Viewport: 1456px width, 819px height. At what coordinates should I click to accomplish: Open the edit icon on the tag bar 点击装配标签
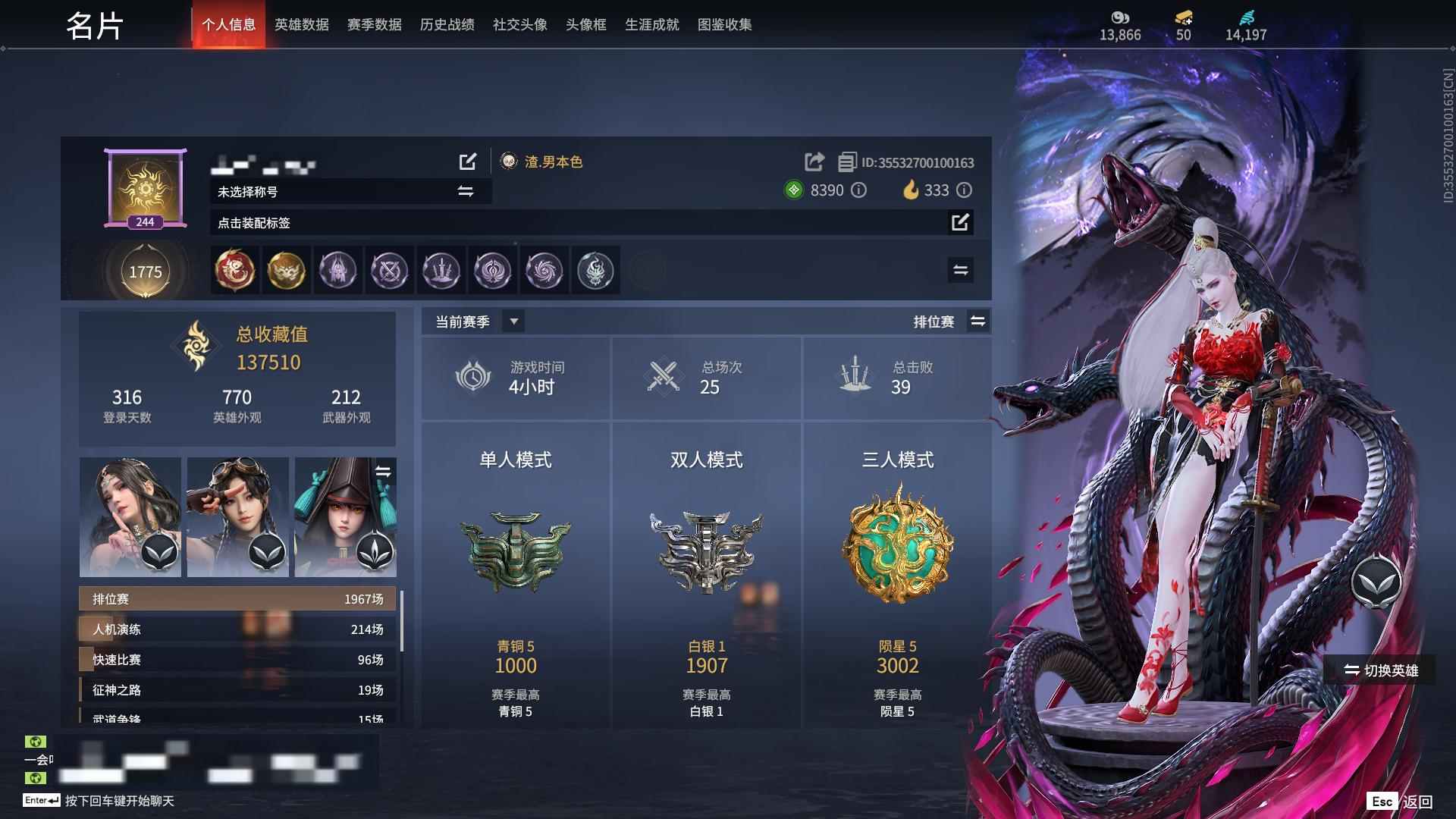tap(962, 223)
